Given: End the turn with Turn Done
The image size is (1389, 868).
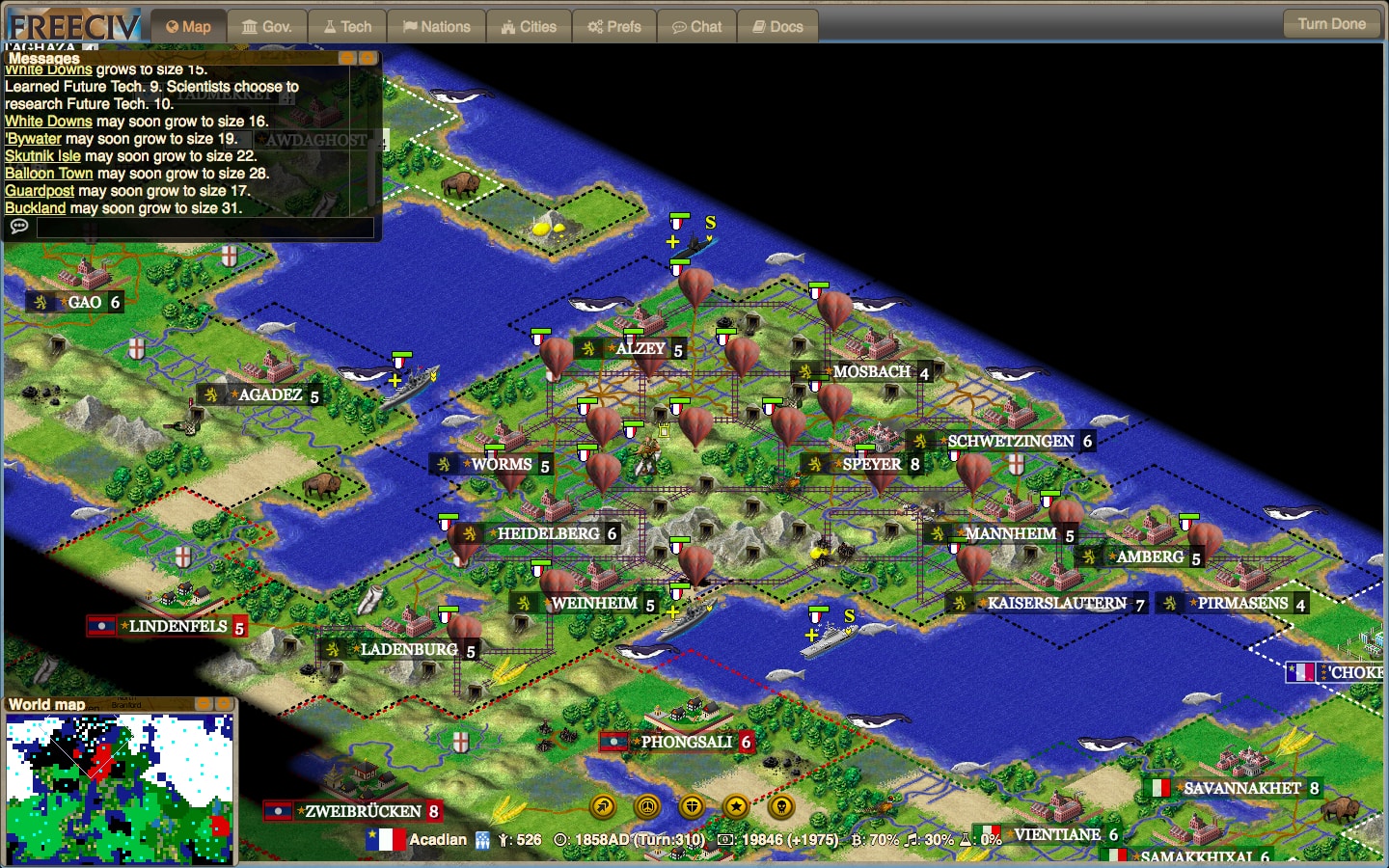Looking at the screenshot, I should click(1331, 24).
